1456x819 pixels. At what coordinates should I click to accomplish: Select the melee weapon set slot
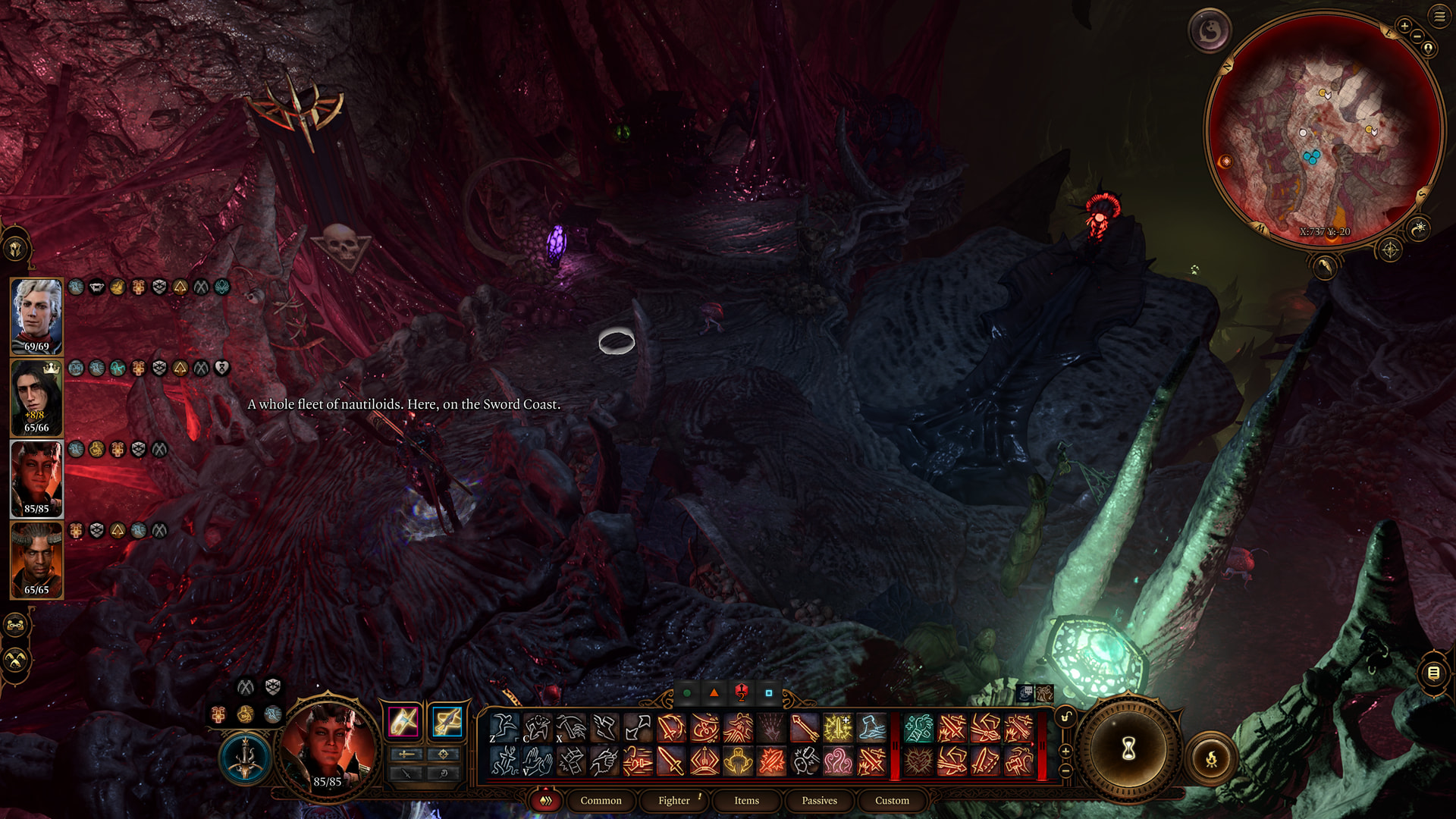click(403, 721)
